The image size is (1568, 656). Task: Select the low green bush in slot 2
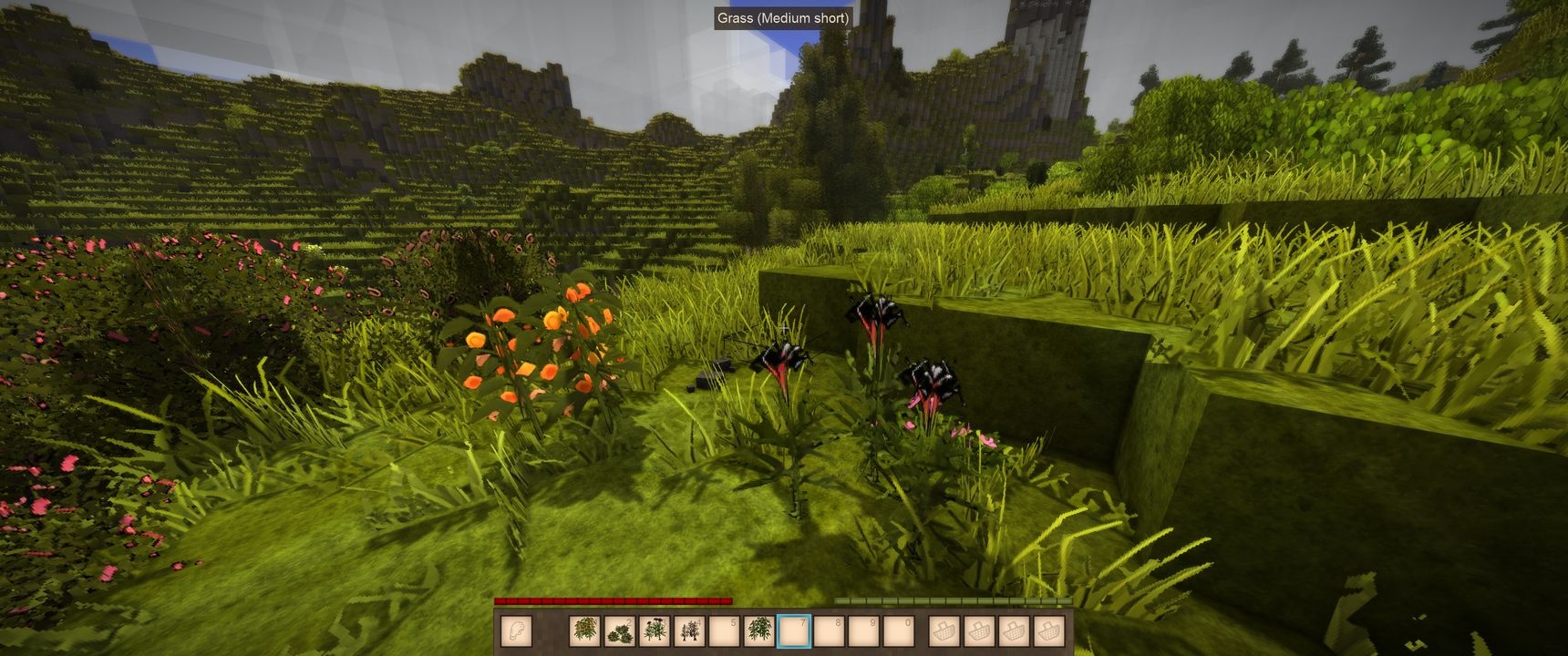620,630
